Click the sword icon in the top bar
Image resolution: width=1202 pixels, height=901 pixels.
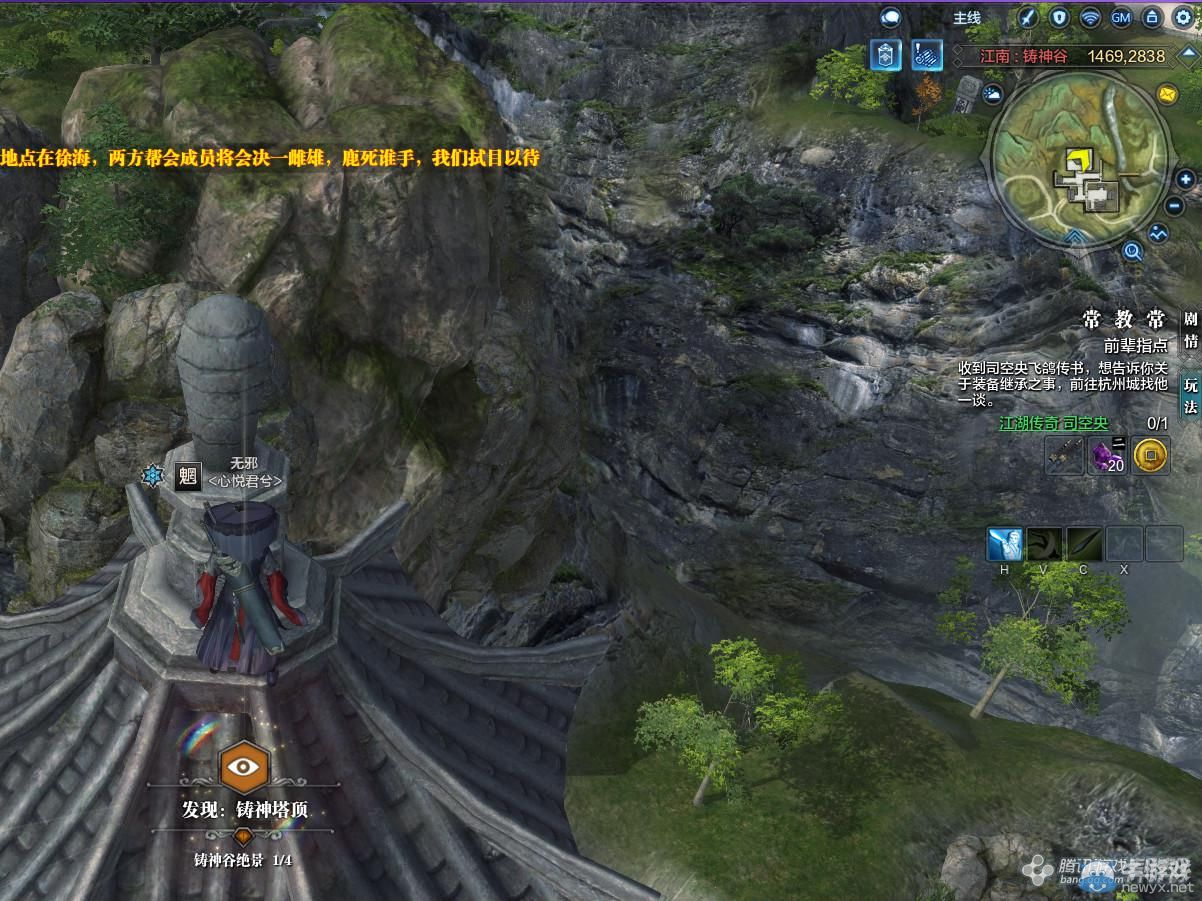[1028, 17]
